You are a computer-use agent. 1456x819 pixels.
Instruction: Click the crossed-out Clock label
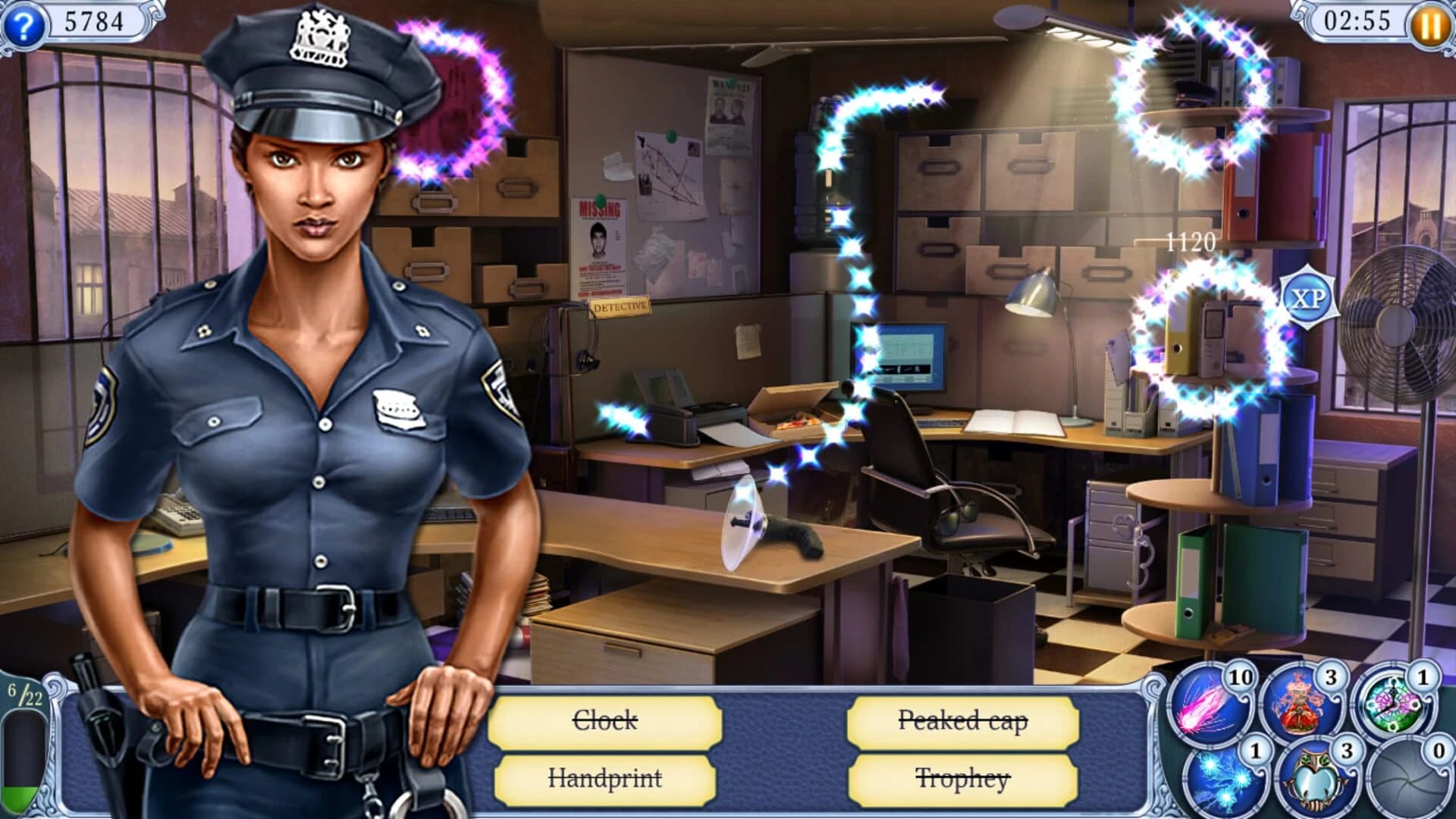coord(607,722)
